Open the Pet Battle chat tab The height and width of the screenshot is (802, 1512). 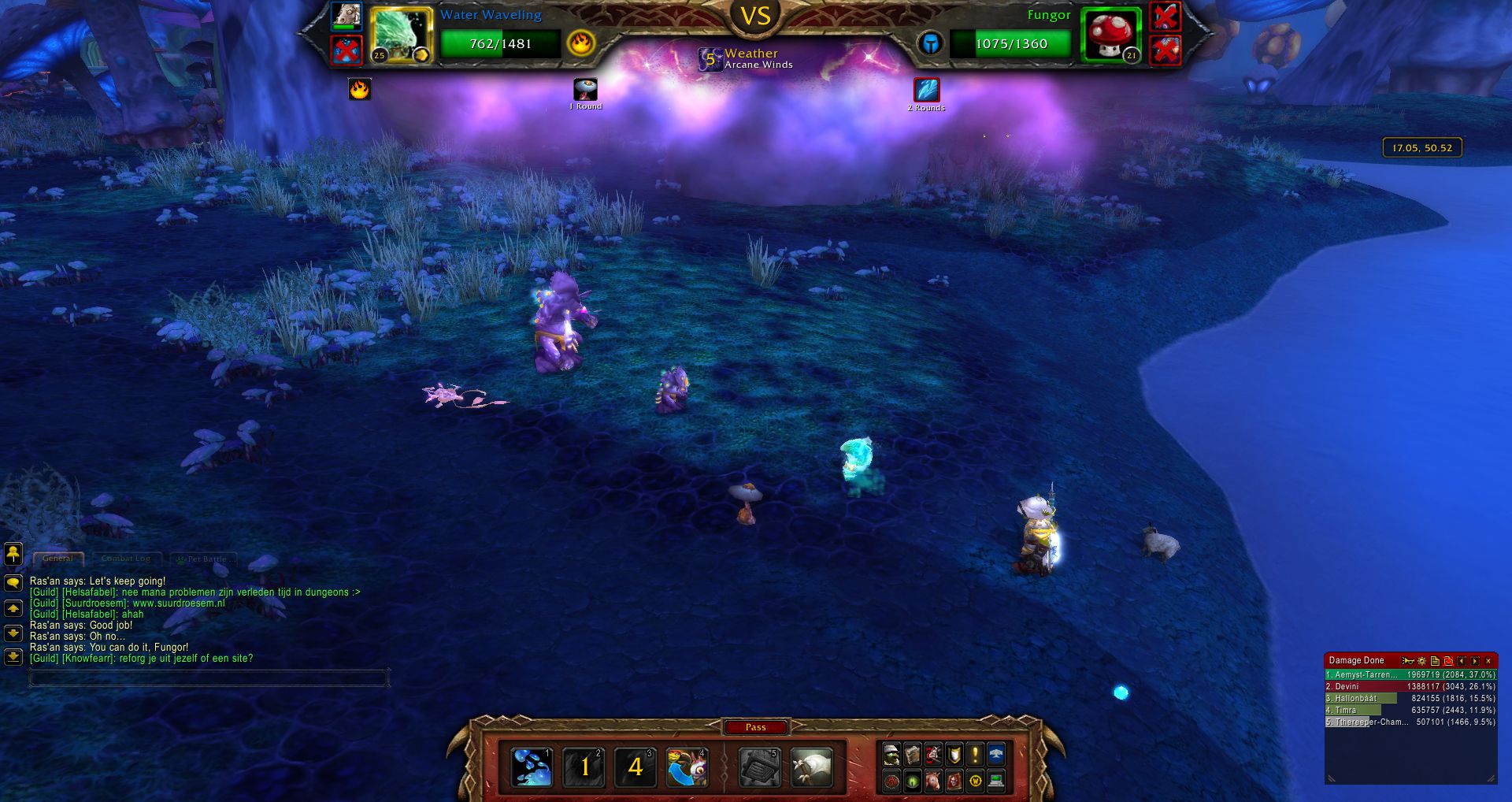pos(204,559)
